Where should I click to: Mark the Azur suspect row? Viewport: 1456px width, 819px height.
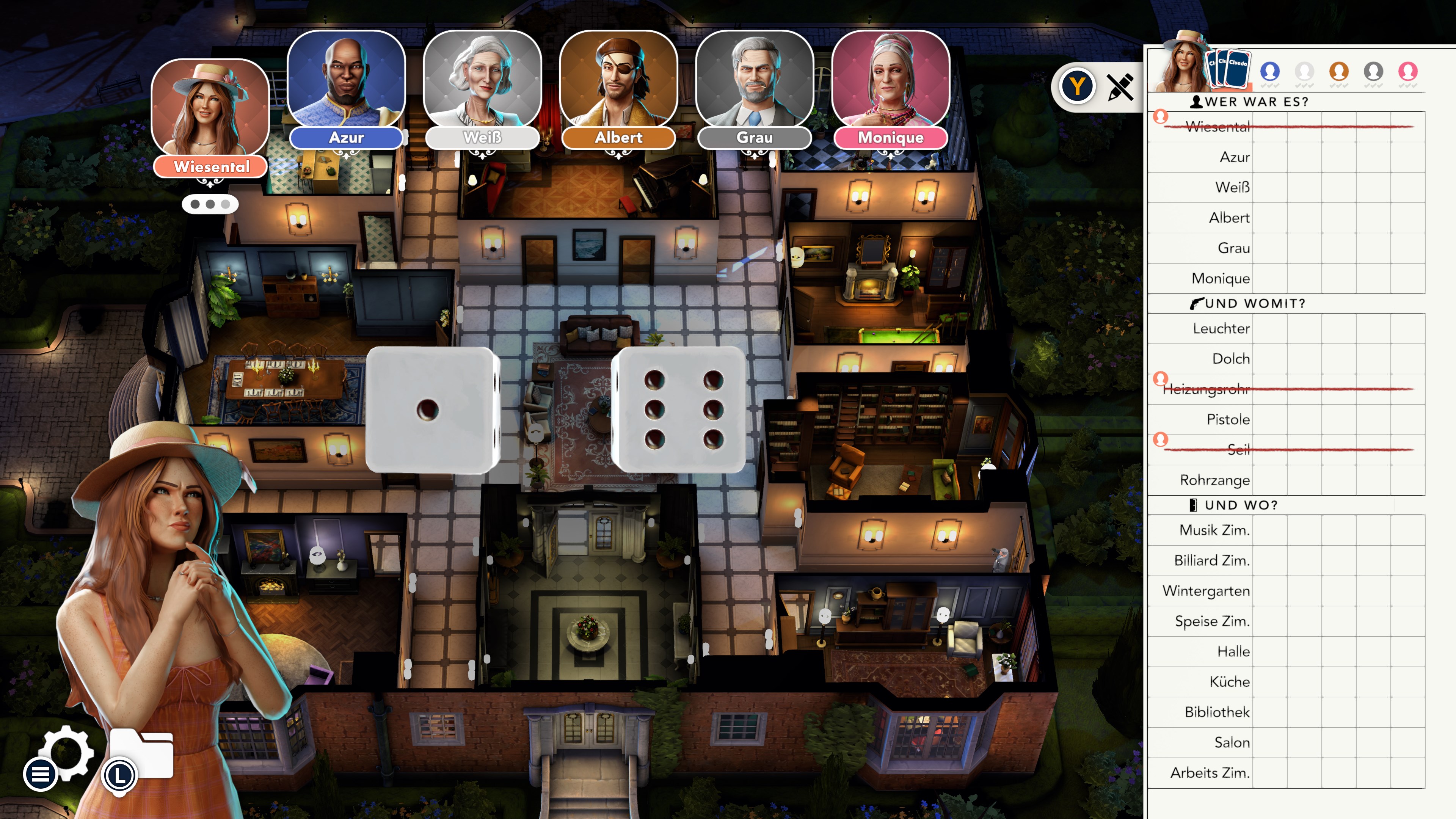(x=1235, y=157)
